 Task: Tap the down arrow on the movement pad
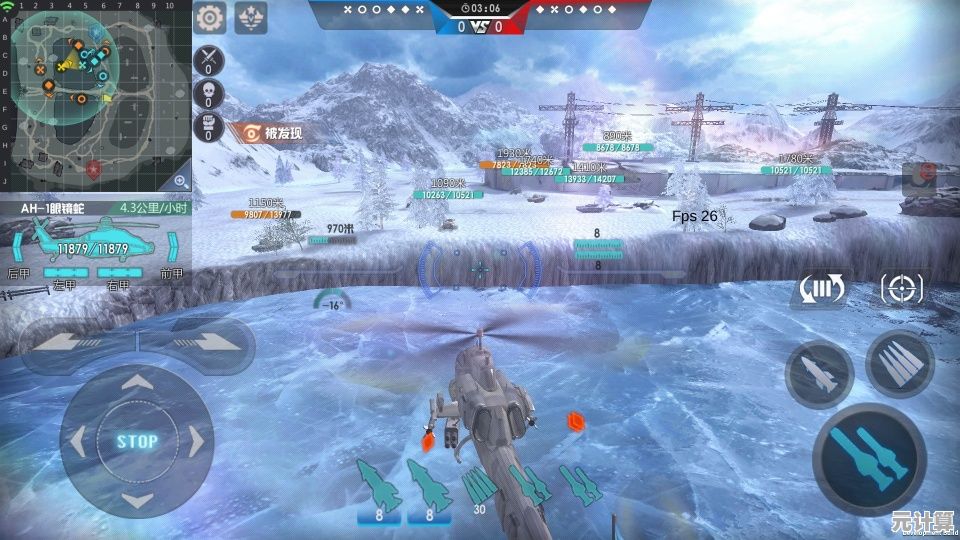[137, 499]
